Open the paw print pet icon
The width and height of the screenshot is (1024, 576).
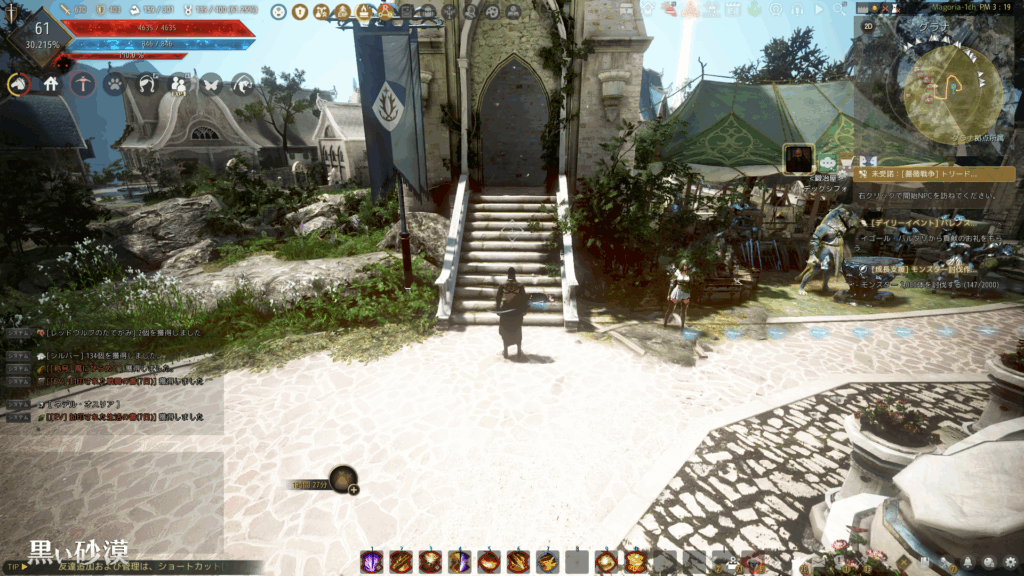pyautogui.click(x=114, y=85)
